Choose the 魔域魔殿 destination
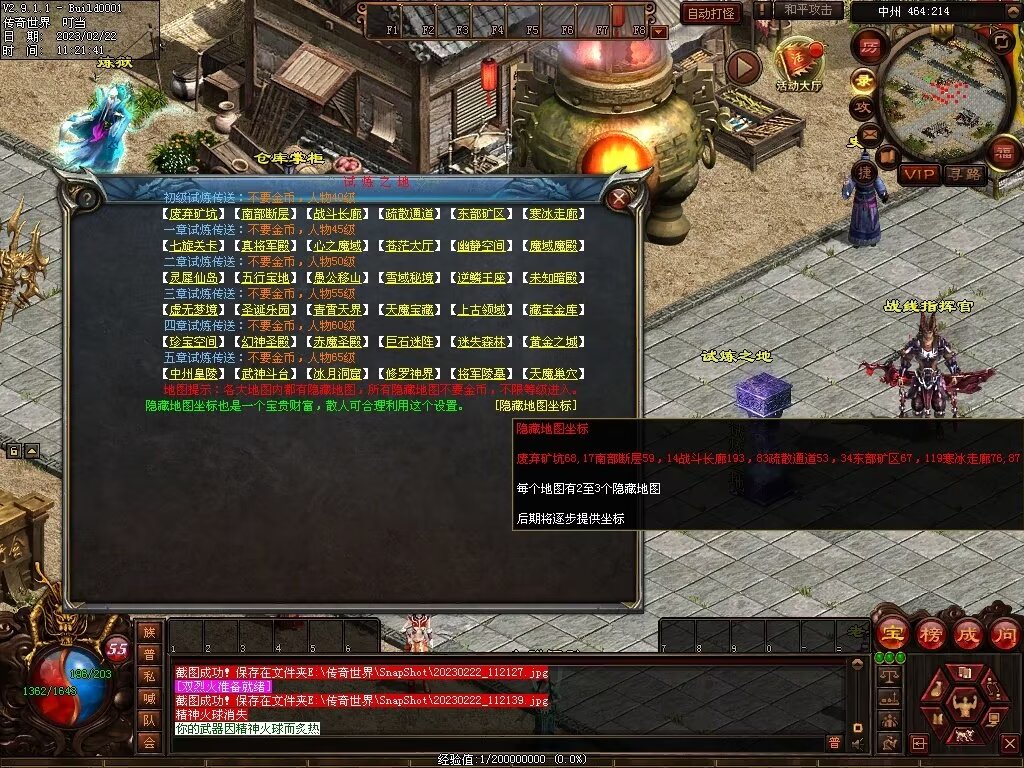Screen dimensions: 1024x768 coord(553,246)
